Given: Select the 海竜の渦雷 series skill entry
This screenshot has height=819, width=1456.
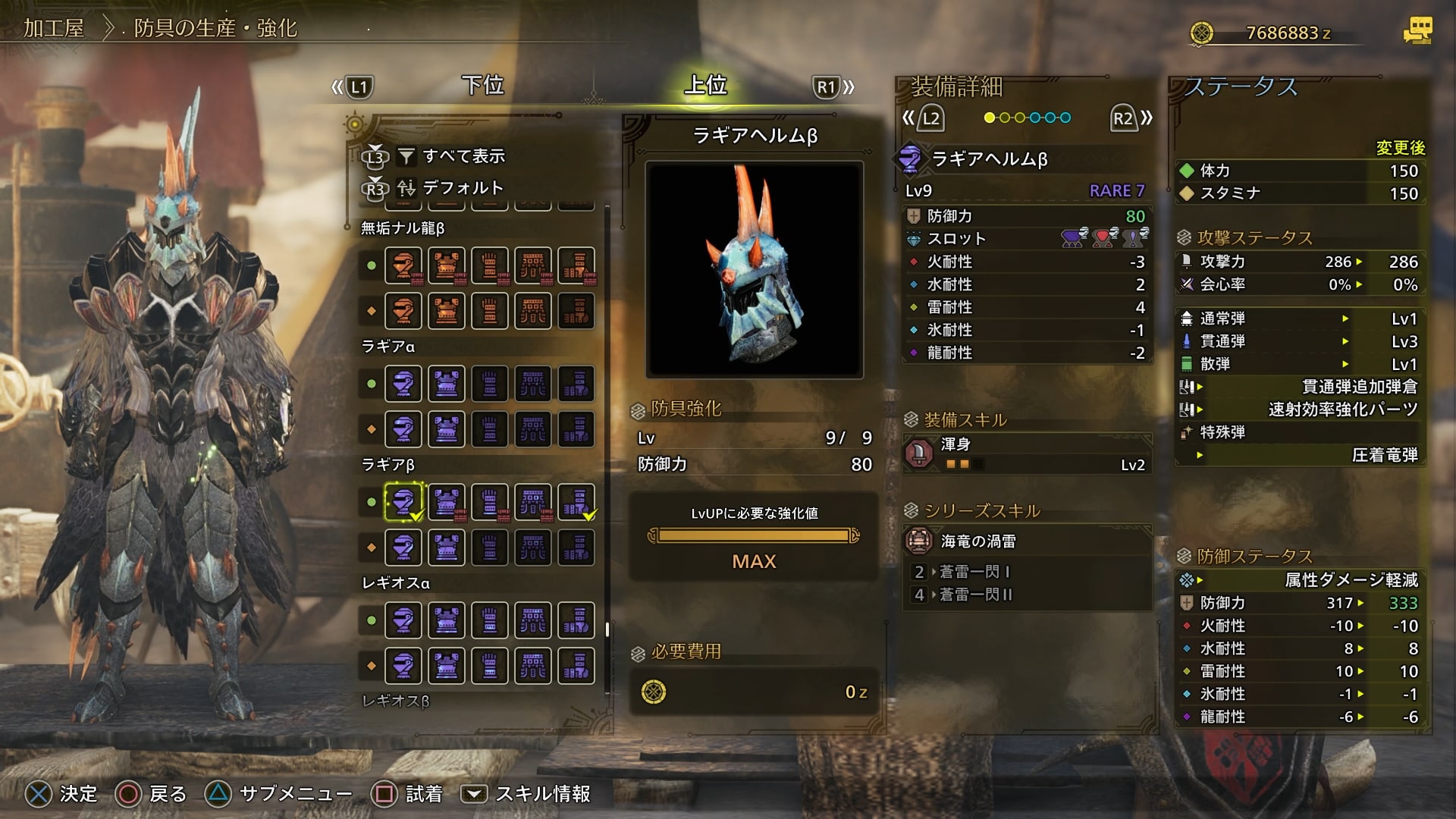Looking at the screenshot, I should [x=1028, y=541].
